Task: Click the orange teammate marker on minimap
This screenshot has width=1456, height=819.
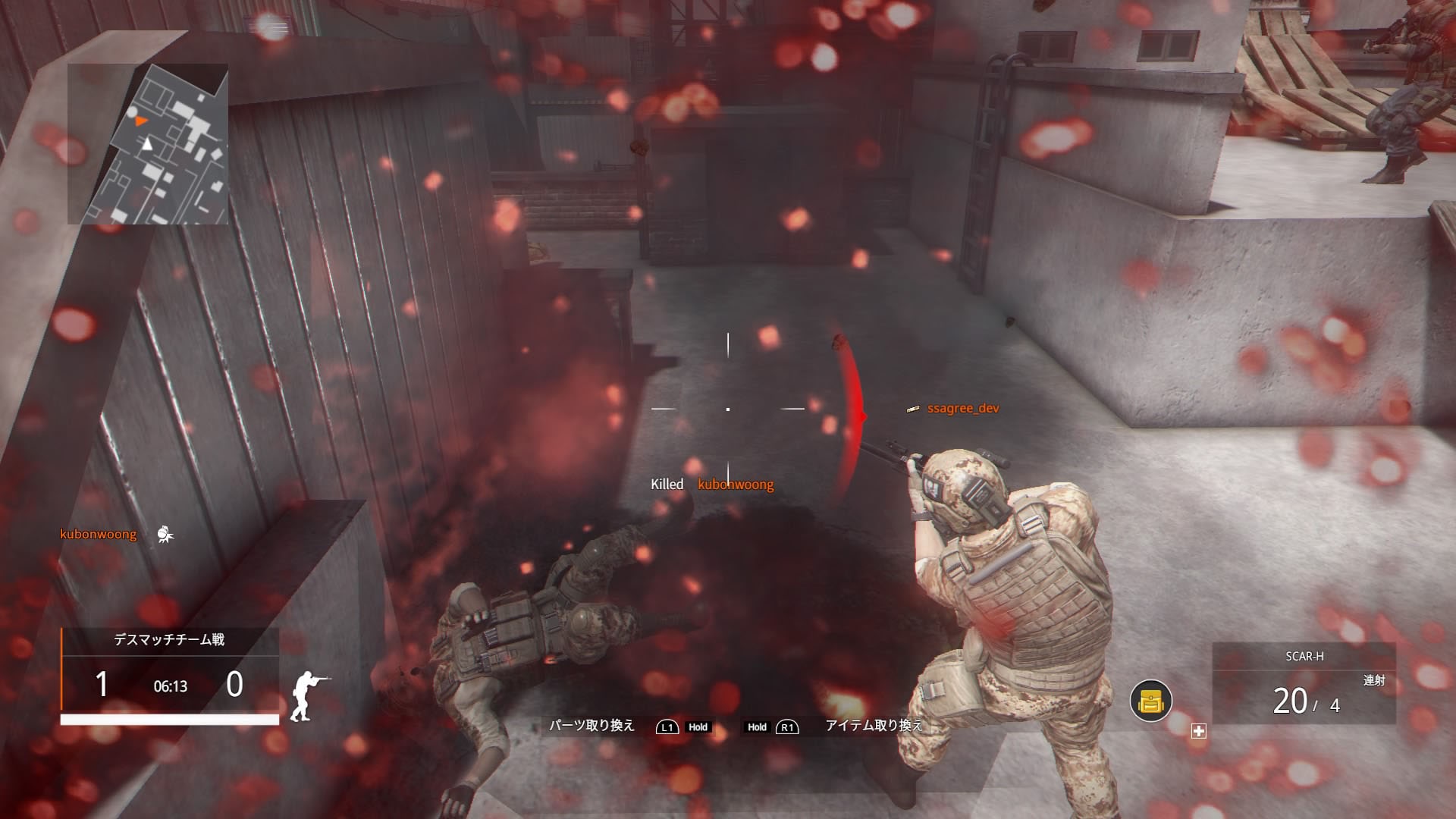Action: pyautogui.click(x=140, y=121)
